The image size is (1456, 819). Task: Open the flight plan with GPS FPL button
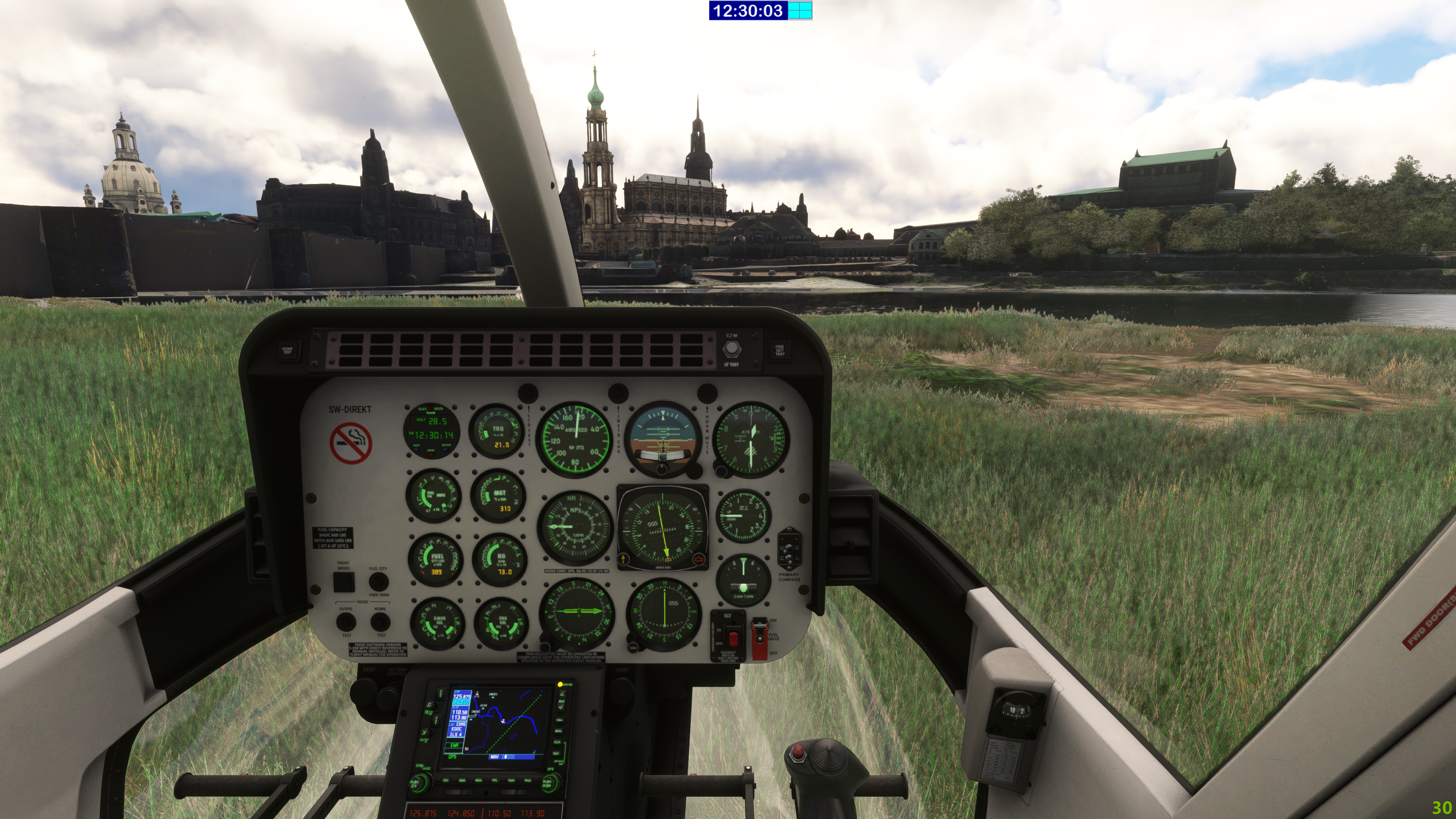[494, 781]
